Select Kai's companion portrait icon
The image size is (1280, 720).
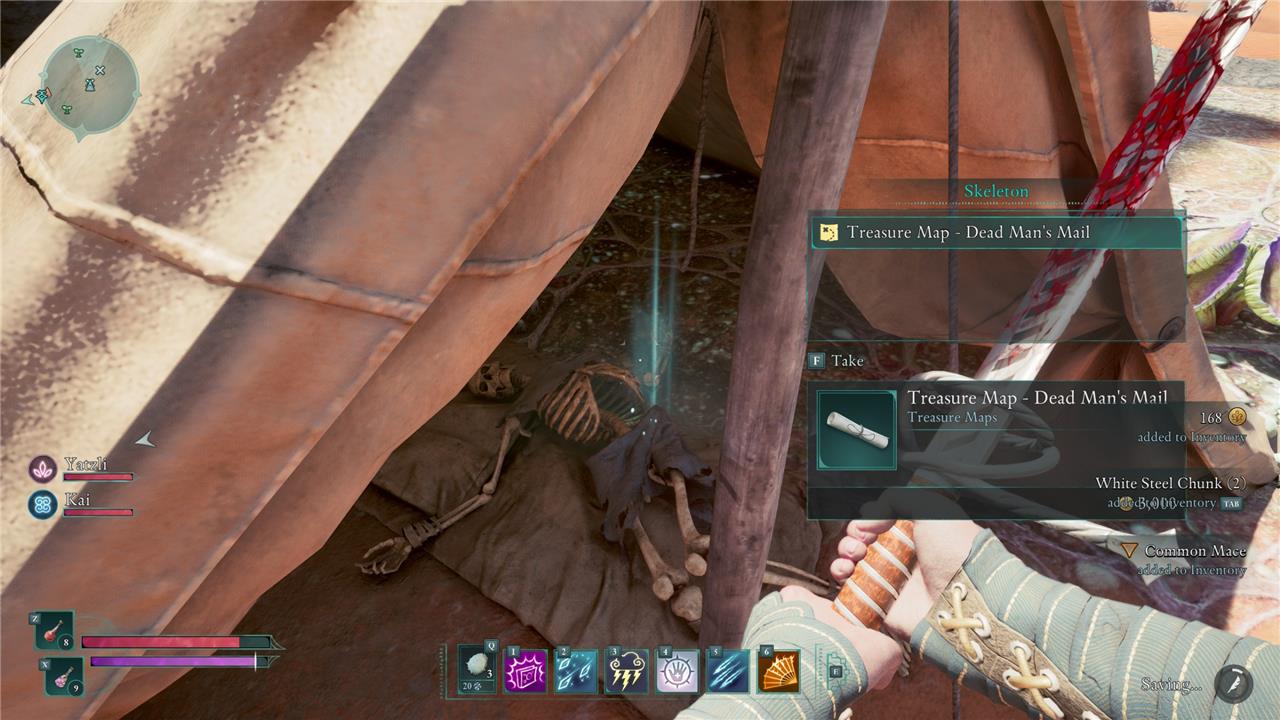pyautogui.click(x=42, y=503)
